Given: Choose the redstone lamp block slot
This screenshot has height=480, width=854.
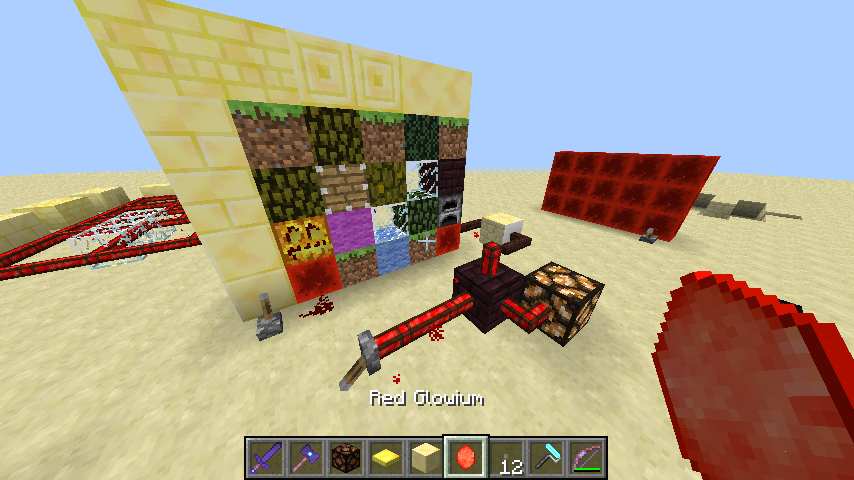Looking at the screenshot, I should [x=346, y=457].
